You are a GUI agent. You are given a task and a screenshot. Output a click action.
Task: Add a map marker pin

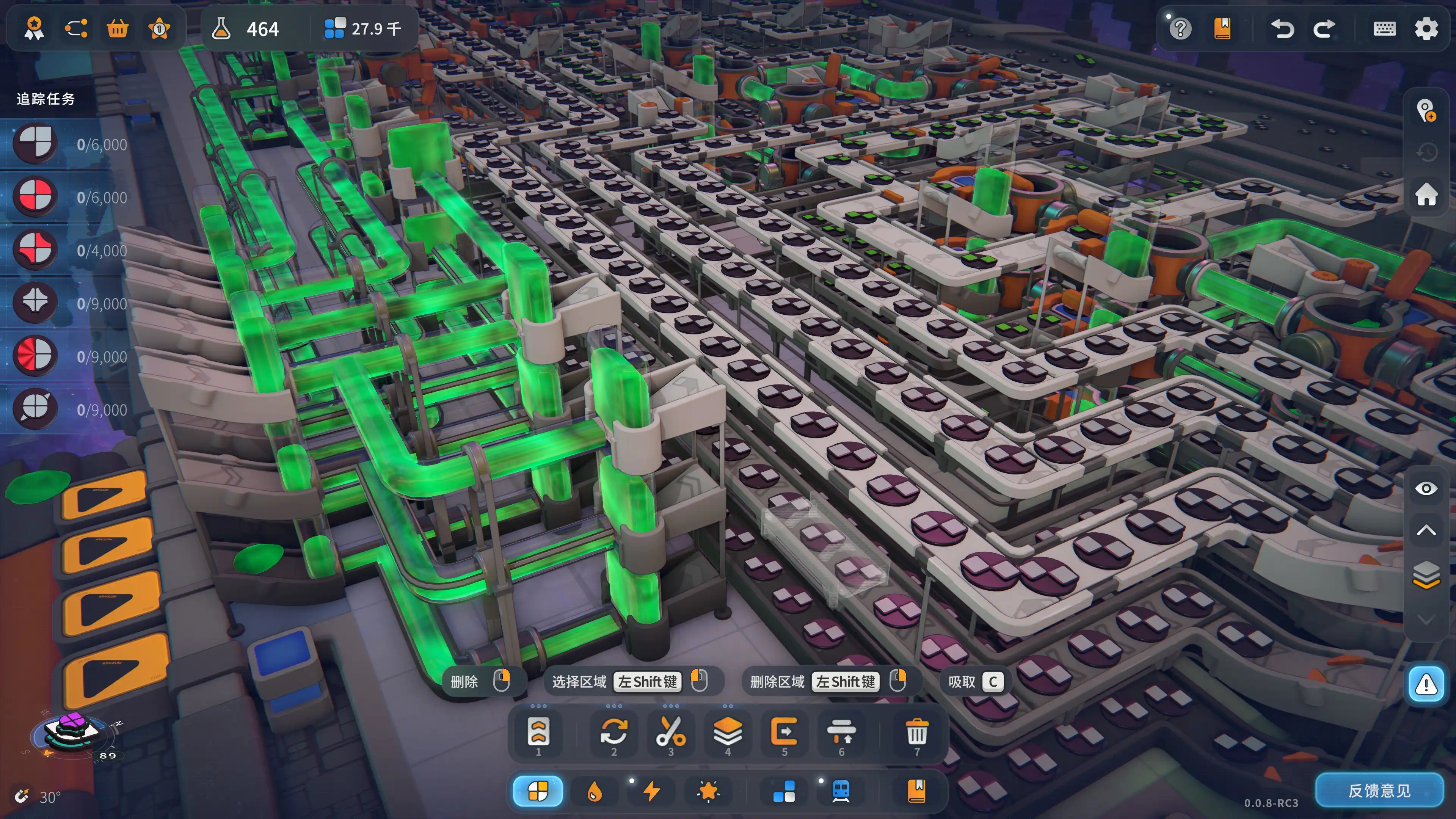1426,111
